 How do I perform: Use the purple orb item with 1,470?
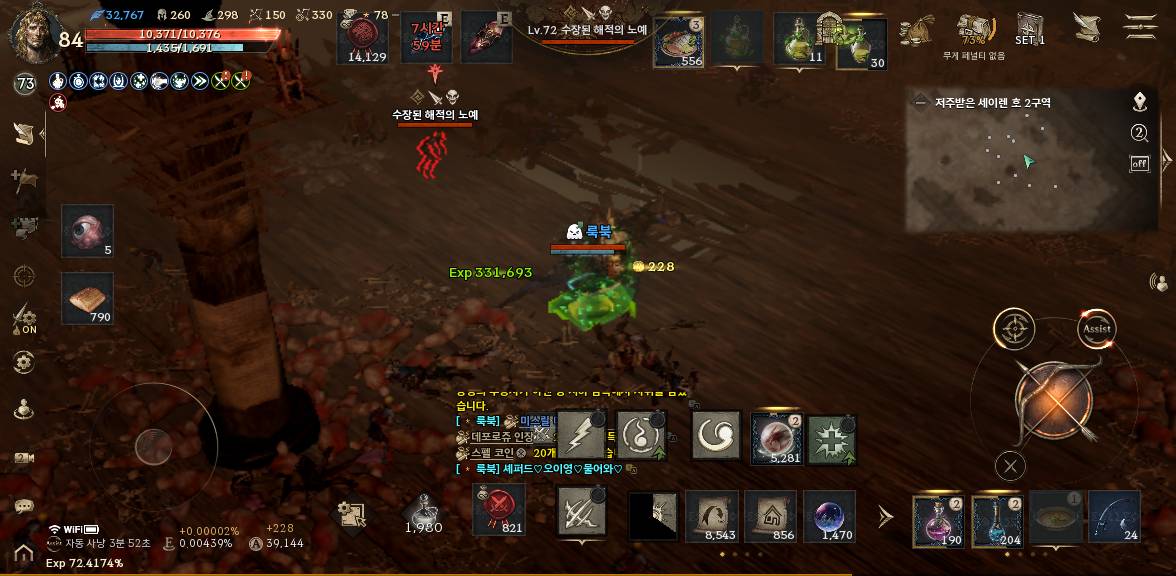(x=829, y=517)
